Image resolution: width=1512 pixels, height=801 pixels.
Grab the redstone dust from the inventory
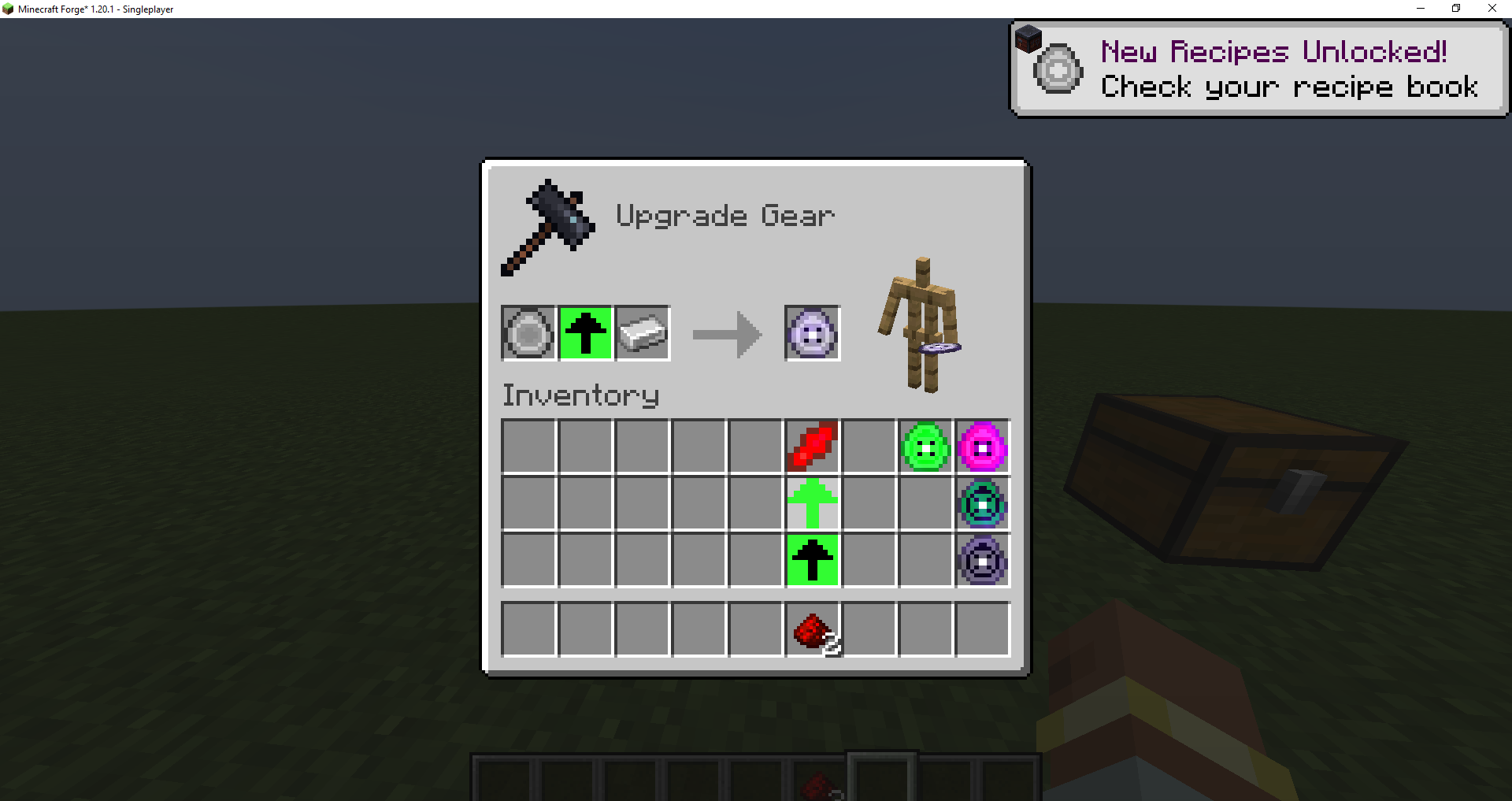coord(812,447)
